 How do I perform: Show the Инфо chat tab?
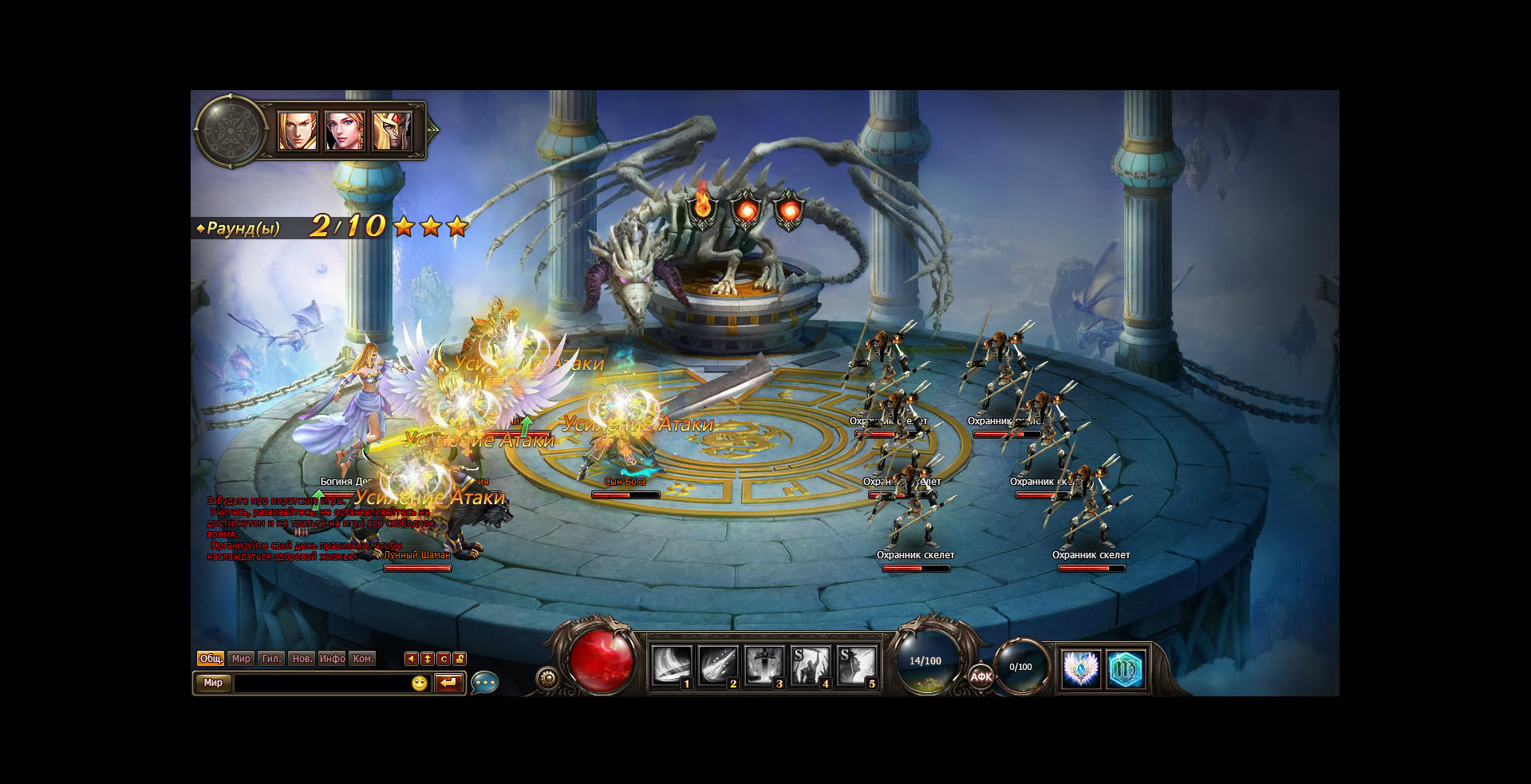332,659
